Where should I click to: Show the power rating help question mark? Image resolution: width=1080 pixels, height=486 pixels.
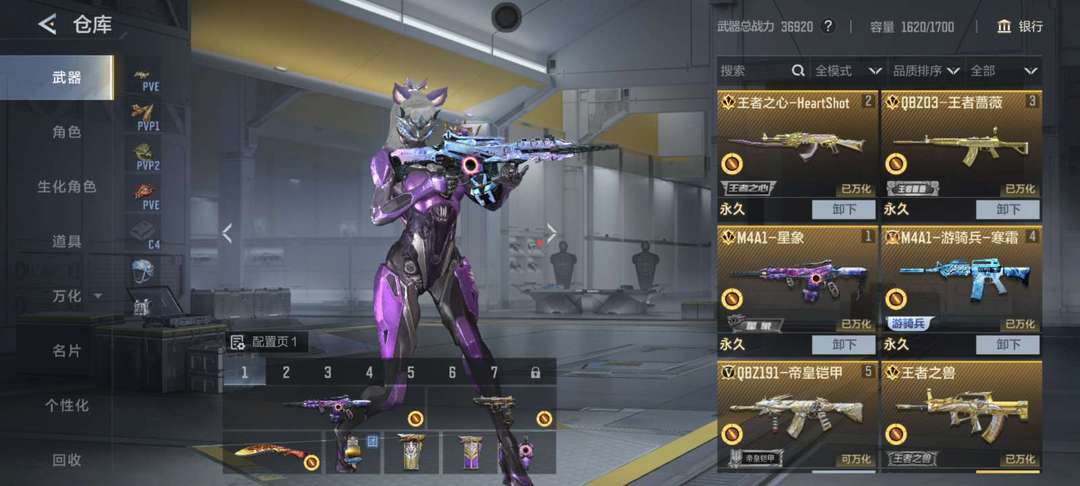coord(827,26)
